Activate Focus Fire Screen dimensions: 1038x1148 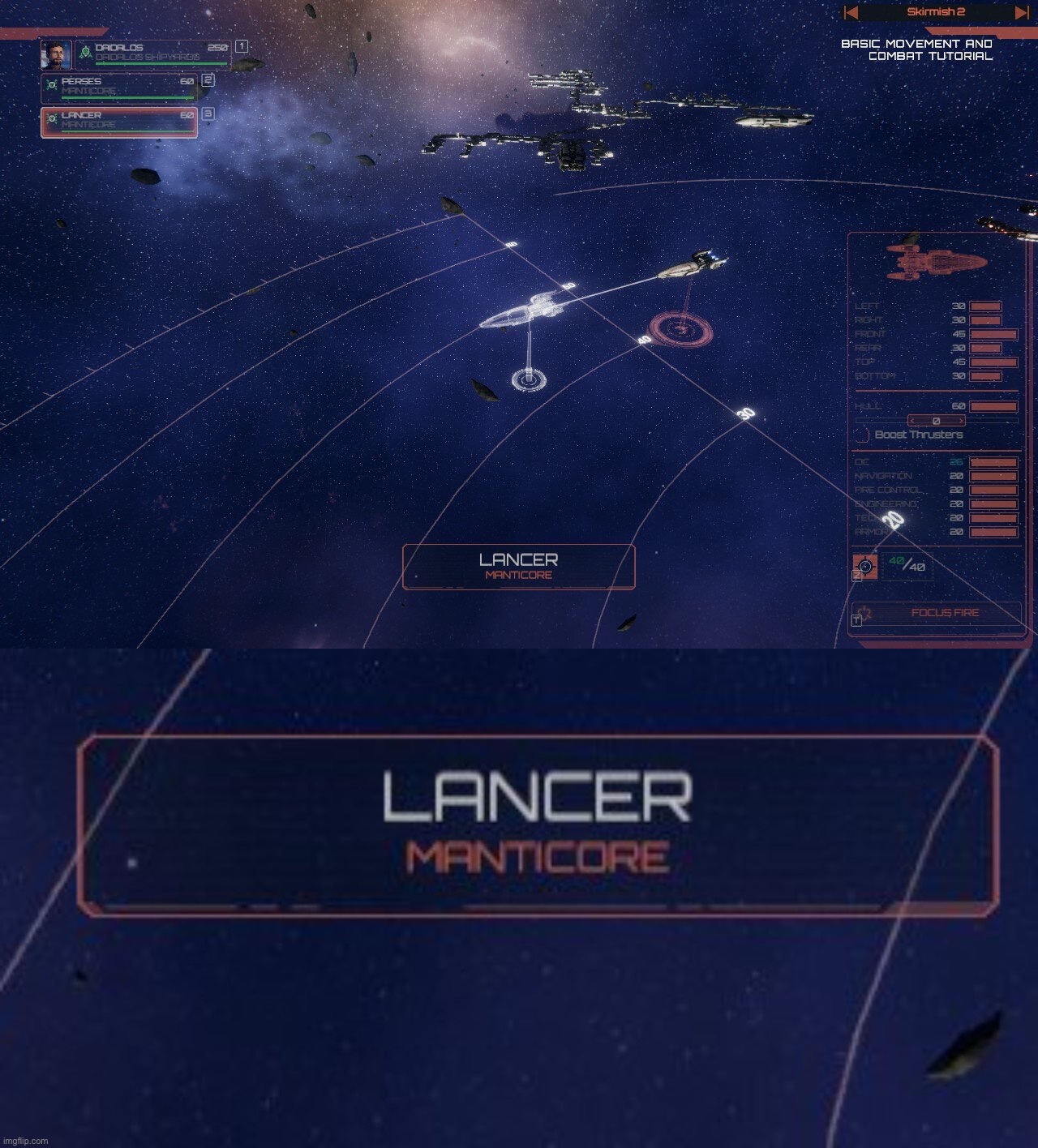[946, 612]
